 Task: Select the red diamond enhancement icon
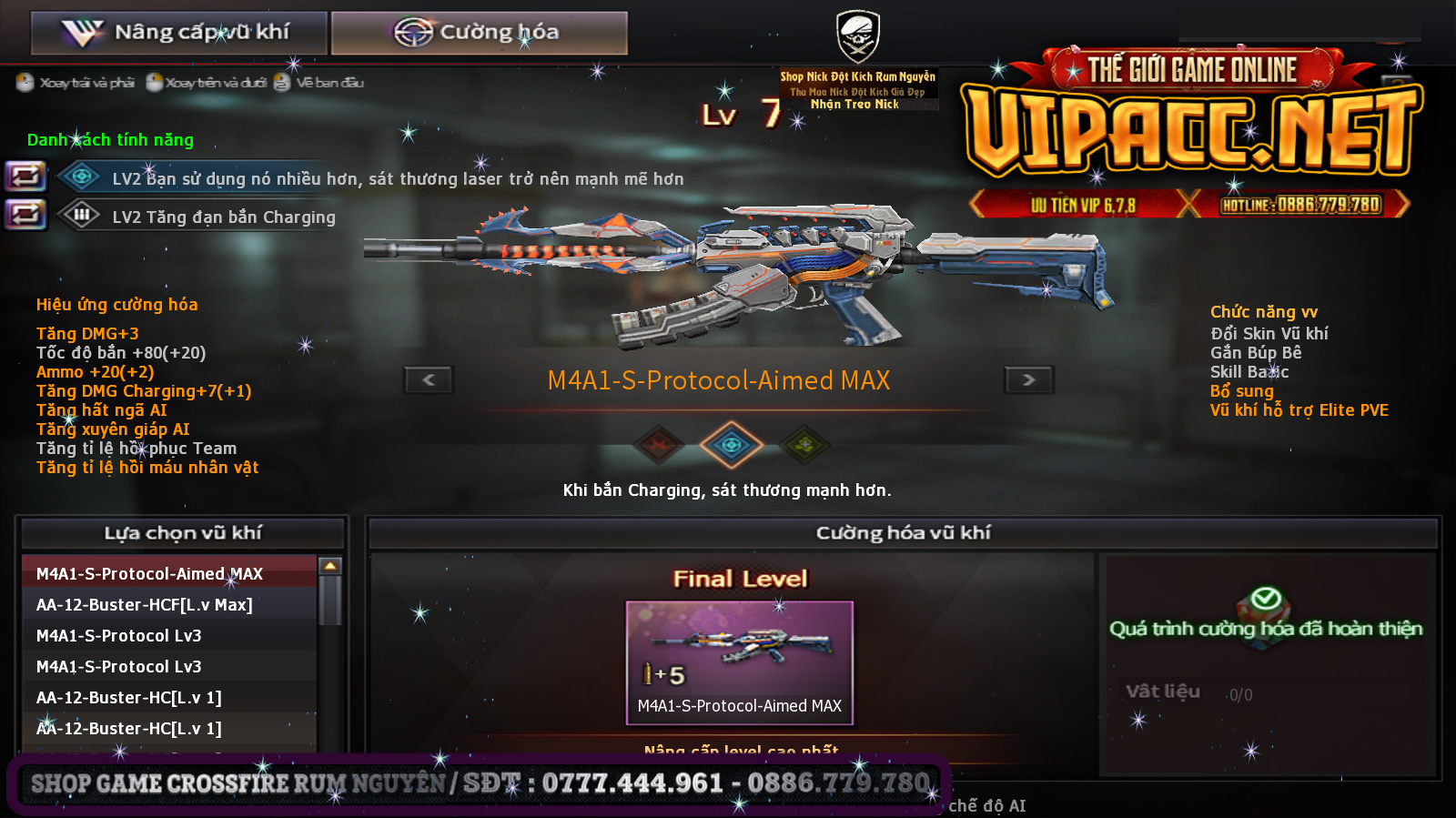[x=659, y=445]
